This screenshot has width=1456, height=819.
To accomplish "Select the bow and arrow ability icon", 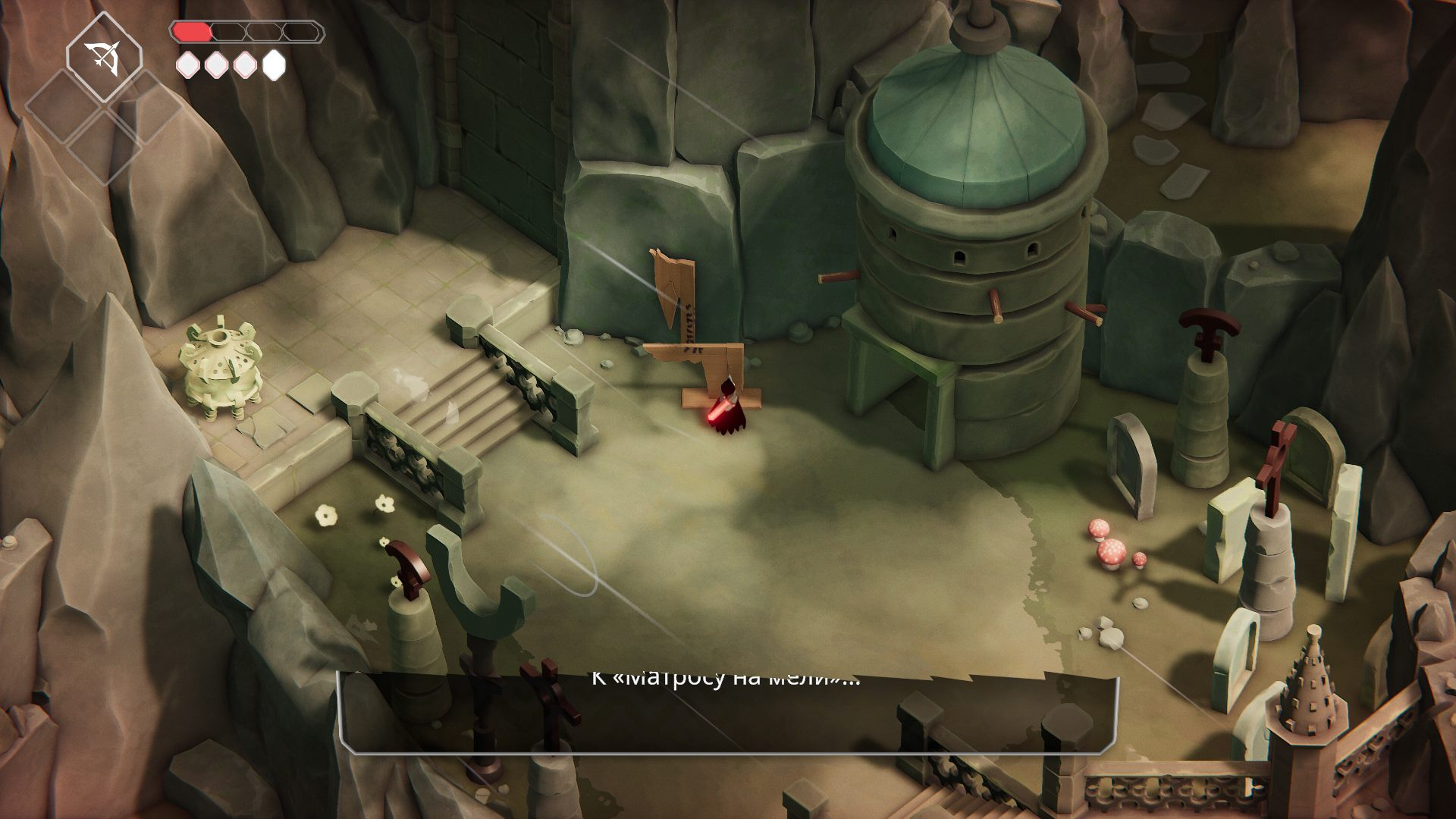I will point(103,56).
